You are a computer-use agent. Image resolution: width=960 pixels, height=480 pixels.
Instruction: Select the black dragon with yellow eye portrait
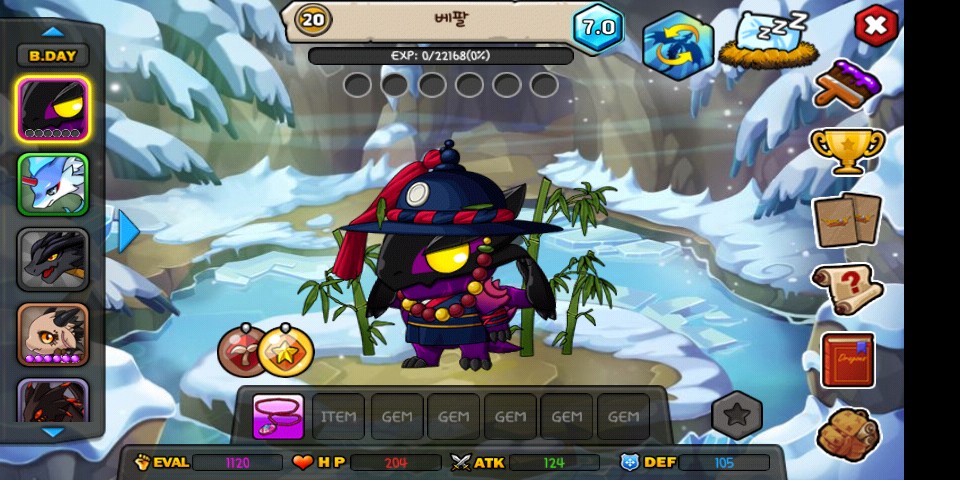[x=53, y=108]
